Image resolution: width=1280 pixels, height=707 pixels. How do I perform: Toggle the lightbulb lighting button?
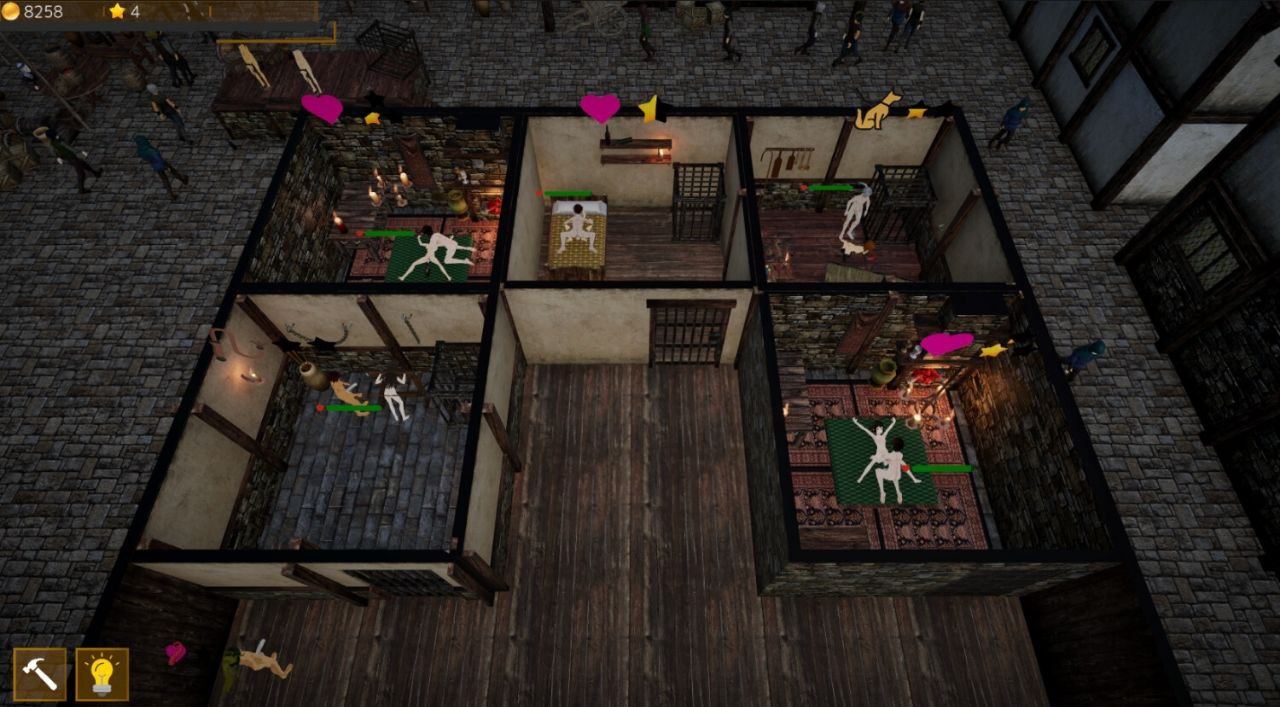coord(102,674)
